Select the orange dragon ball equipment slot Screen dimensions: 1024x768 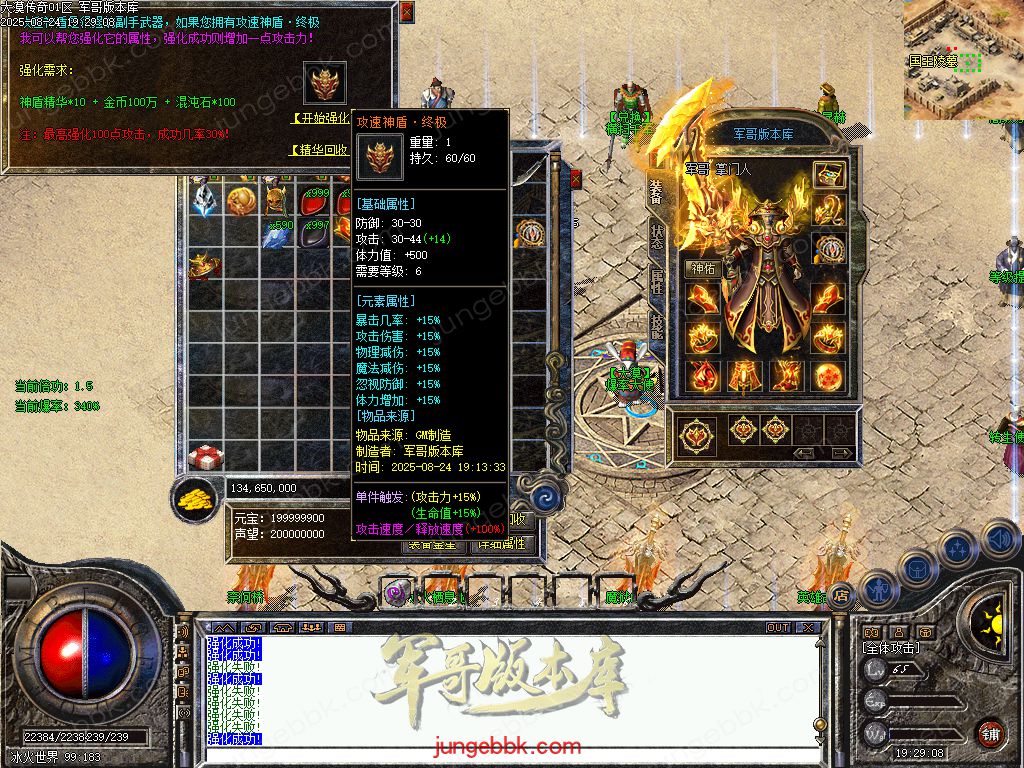click(x=828, y=377)
